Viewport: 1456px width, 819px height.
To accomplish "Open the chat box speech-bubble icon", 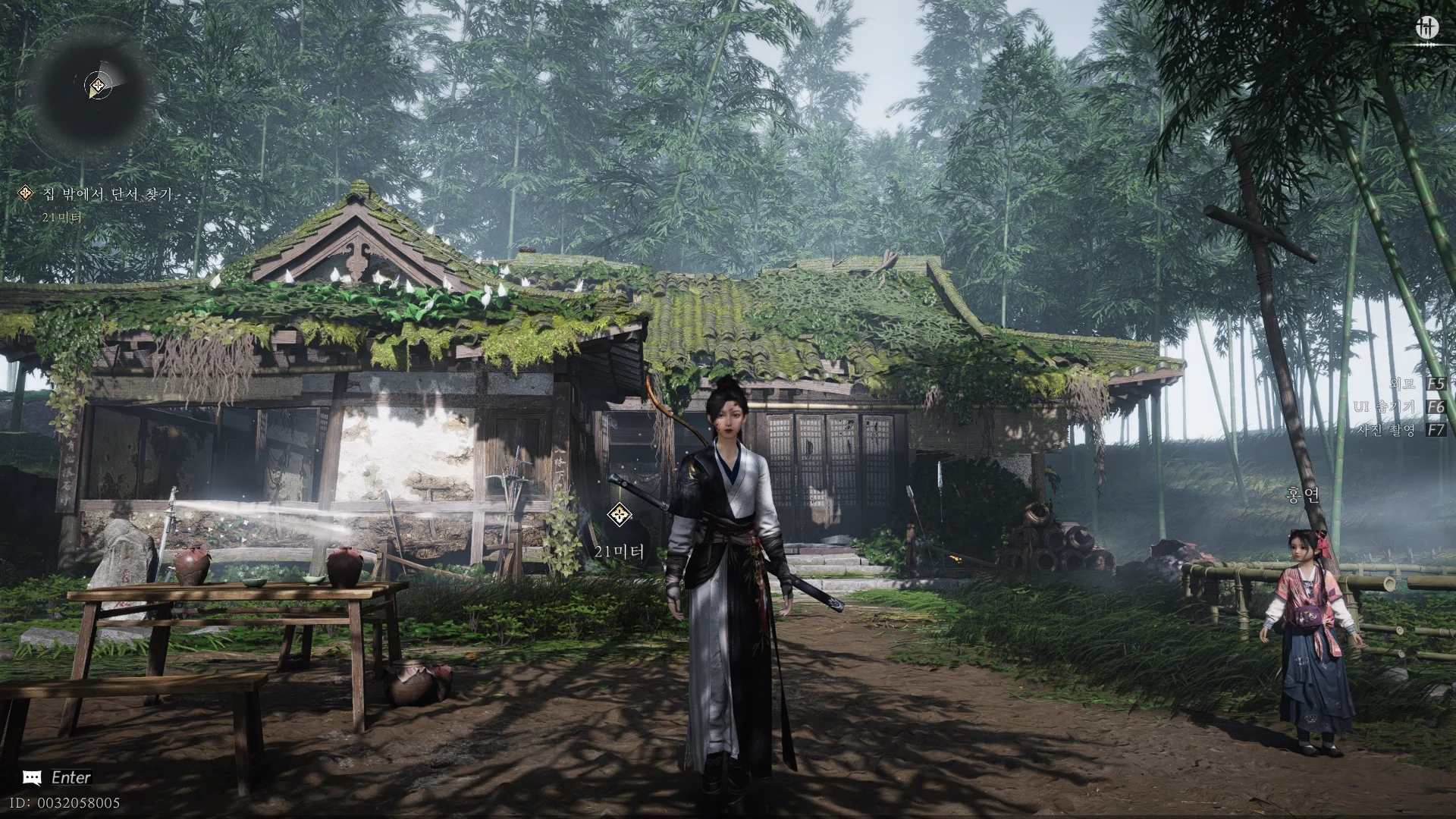I will click(x=32, y=777).
